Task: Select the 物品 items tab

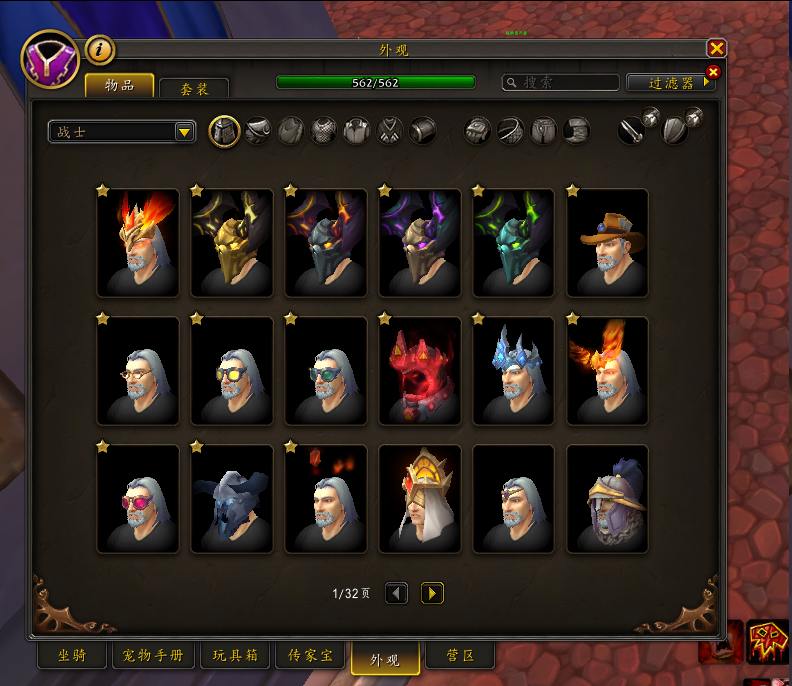Action: point(119,86)
